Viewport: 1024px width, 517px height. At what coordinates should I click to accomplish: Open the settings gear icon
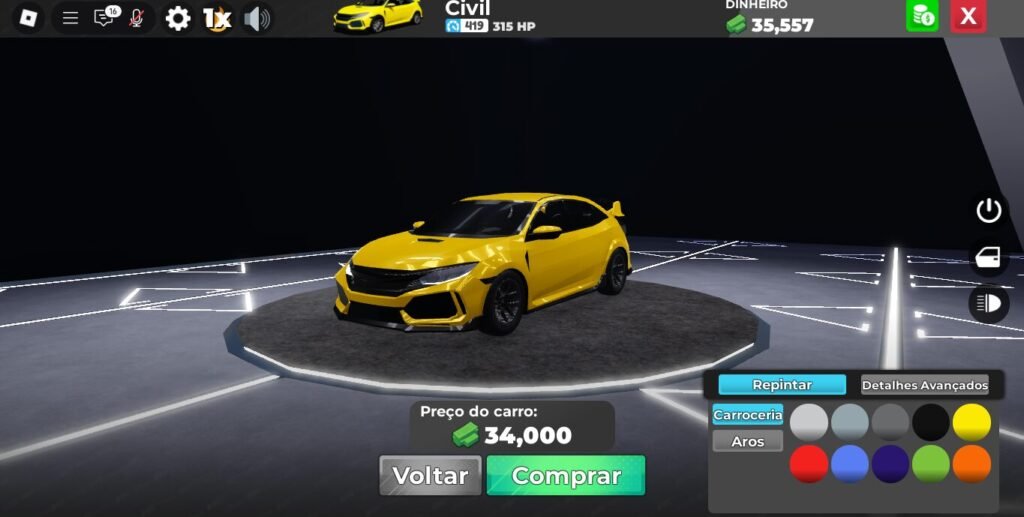[178, 18]
